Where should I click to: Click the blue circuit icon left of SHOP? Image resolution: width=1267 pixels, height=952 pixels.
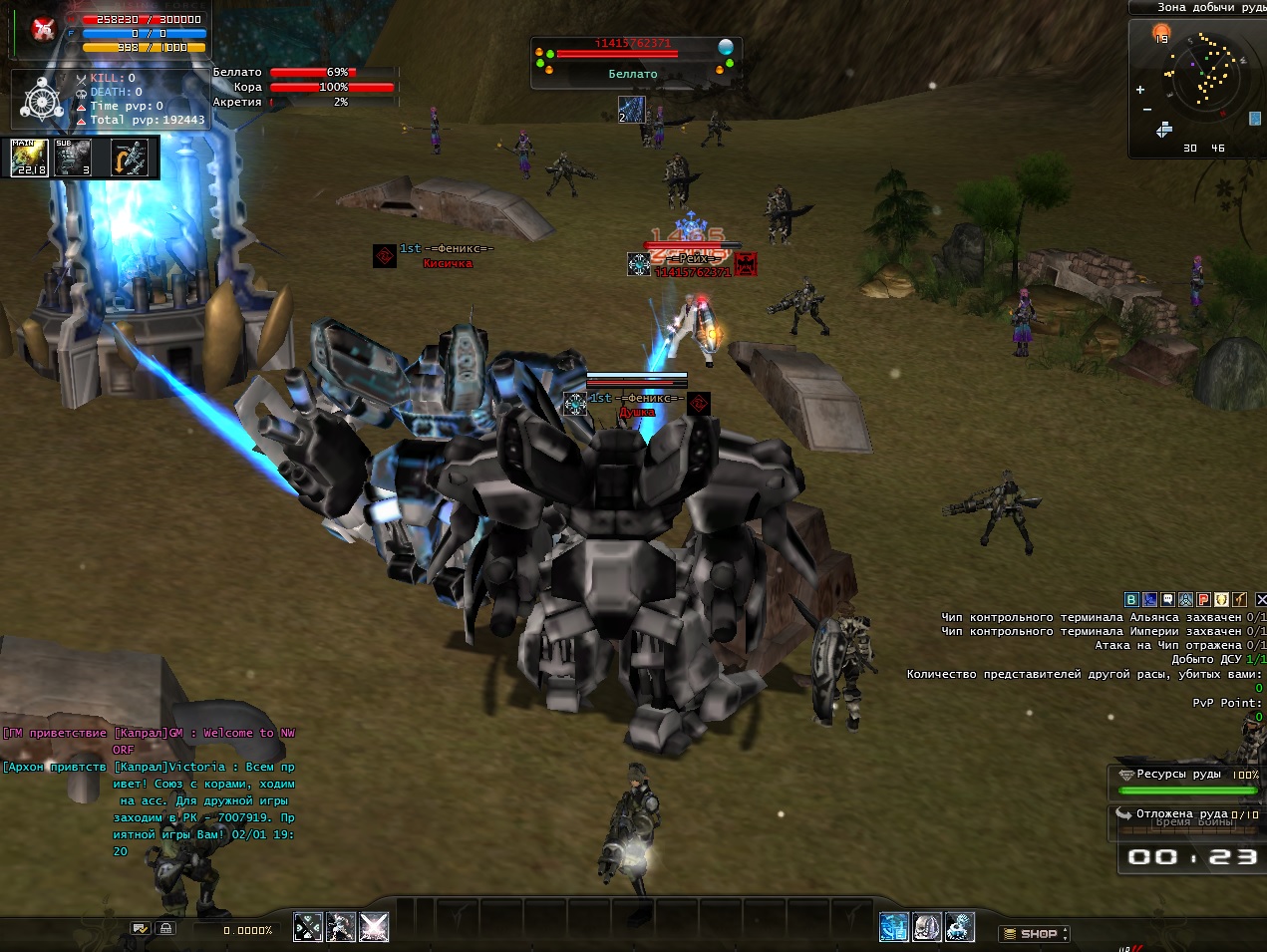pyautogui.click(x=893, y=927)
